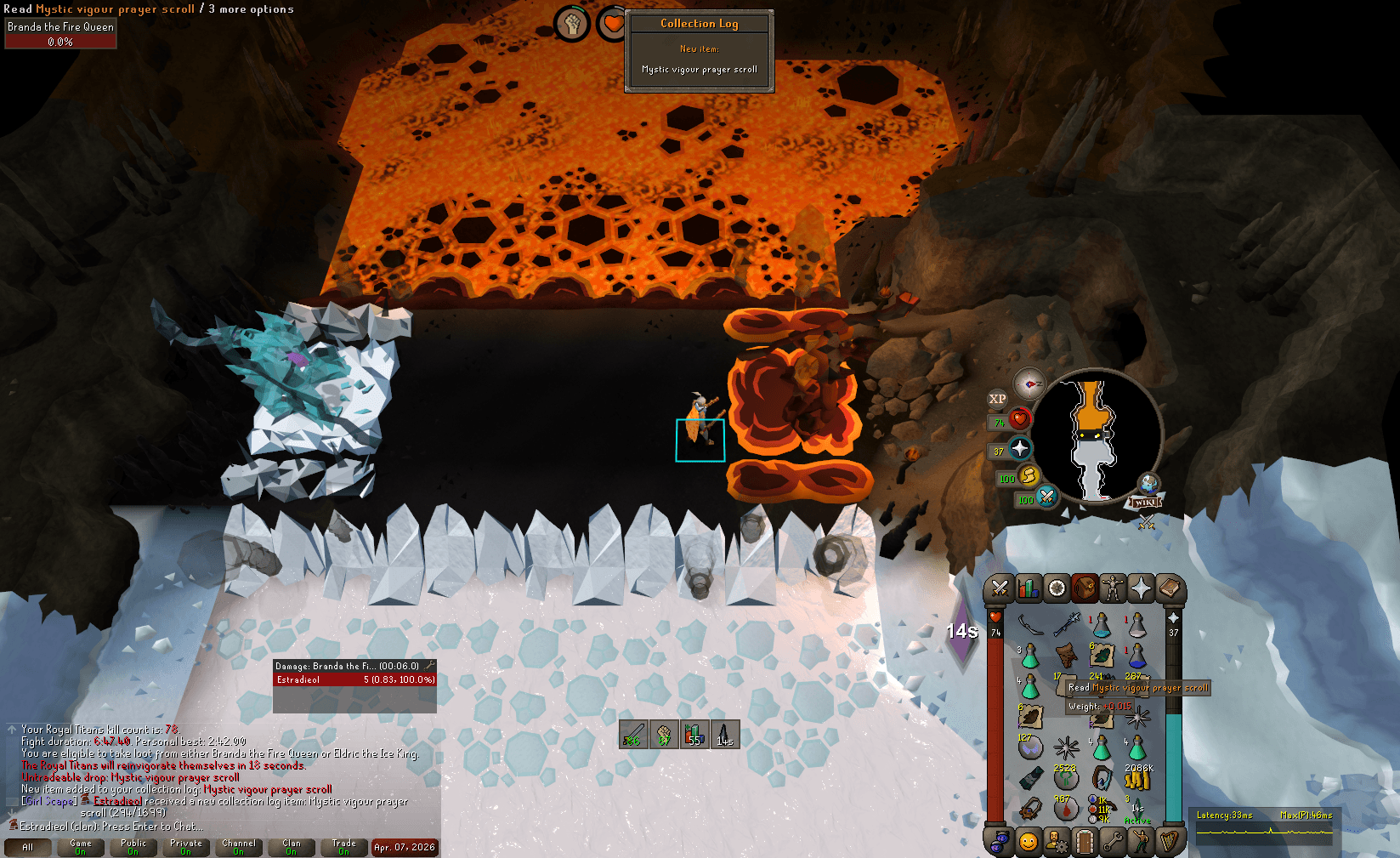Click the Clan chat filter button

(x=291, y=847)
